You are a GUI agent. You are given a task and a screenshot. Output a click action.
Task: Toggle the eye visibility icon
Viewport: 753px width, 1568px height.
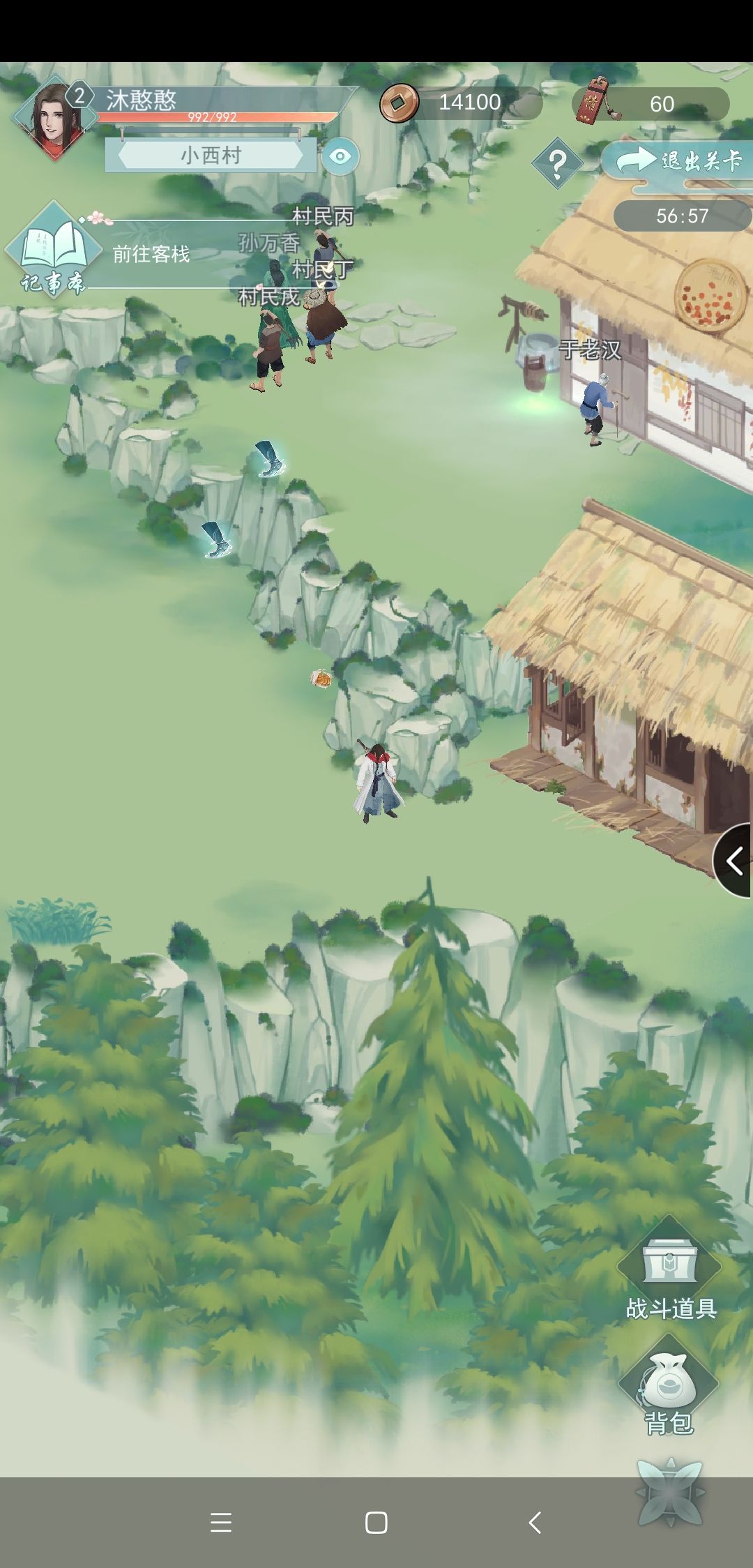[340, 156]
